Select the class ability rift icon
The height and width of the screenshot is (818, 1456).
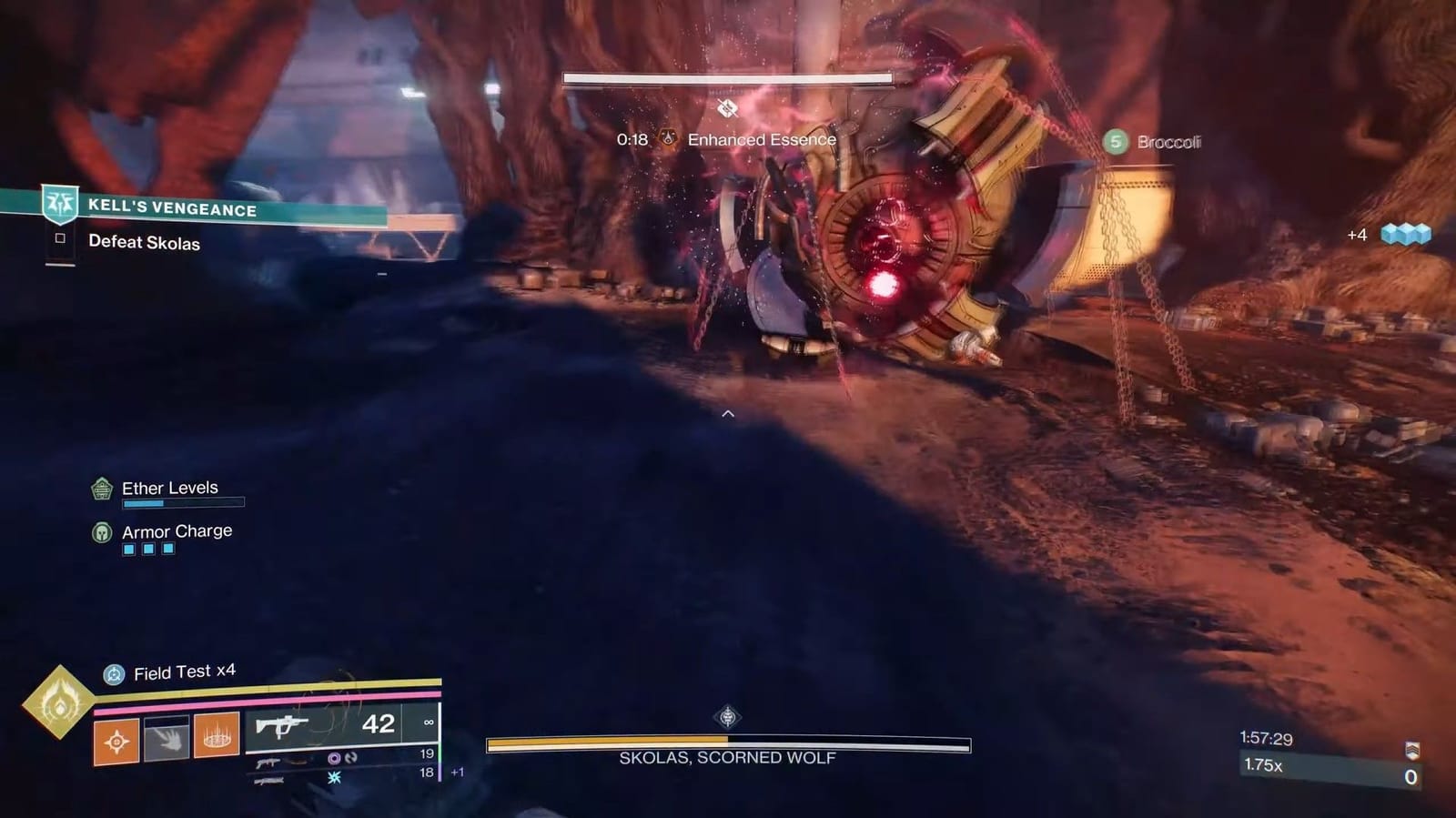click(x=217, y=736)
